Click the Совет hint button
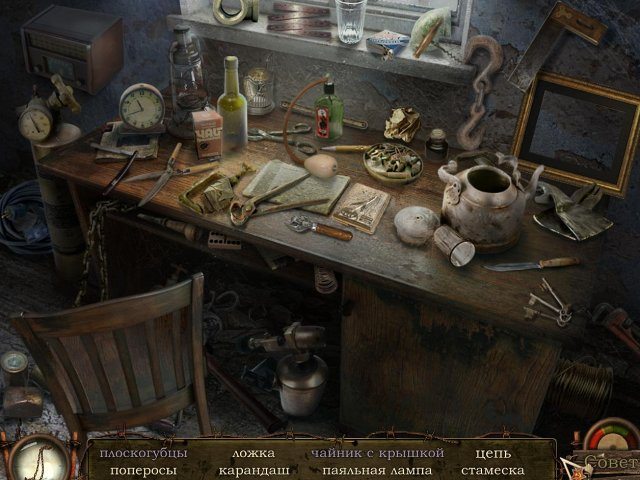The height and width of the screenshot is (480, 640). coord(603,463)
